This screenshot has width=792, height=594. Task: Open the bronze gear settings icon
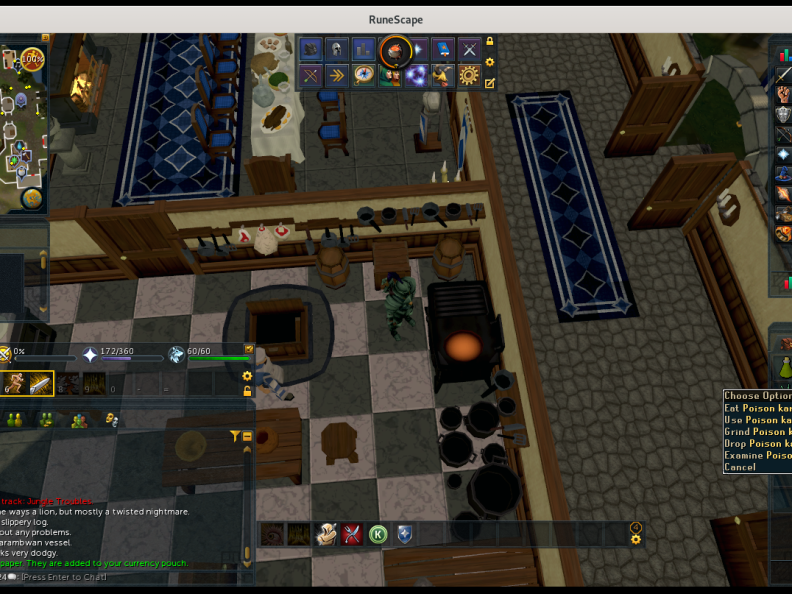click(x=469, y=75)
